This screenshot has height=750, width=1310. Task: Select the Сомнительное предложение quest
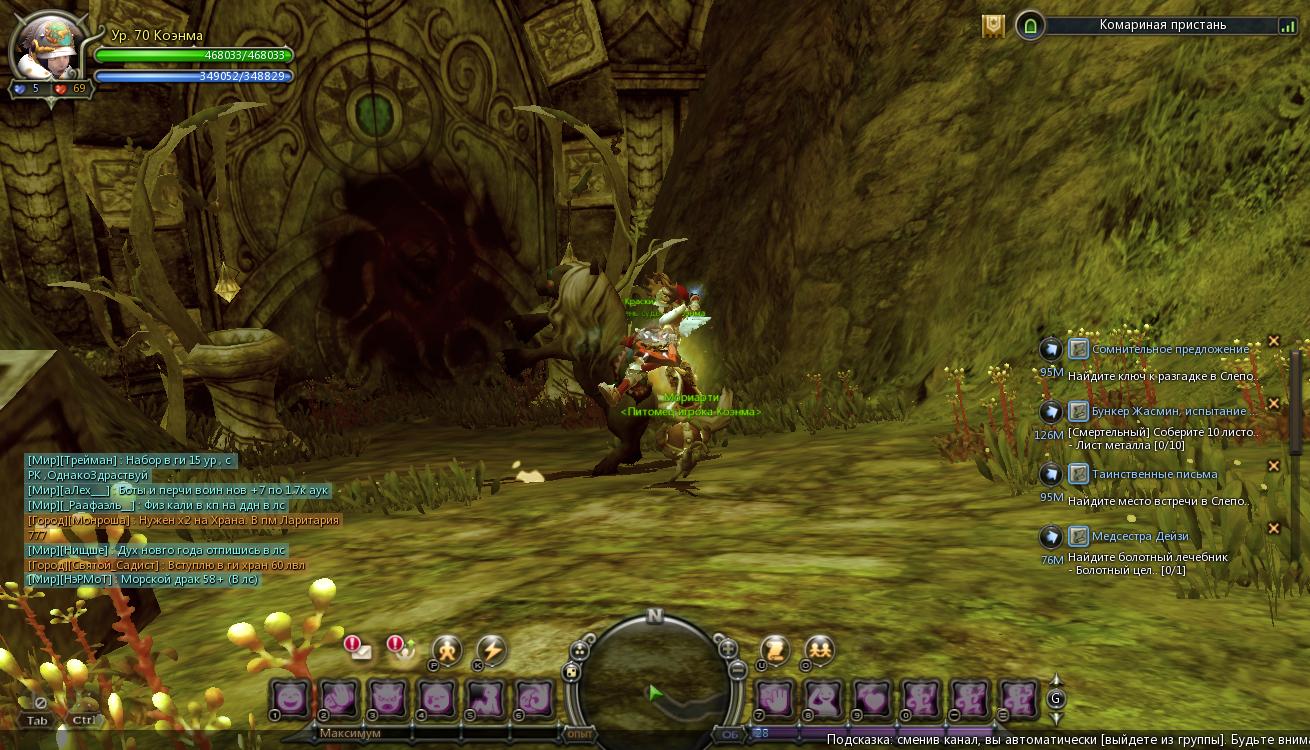(1170, 349)
